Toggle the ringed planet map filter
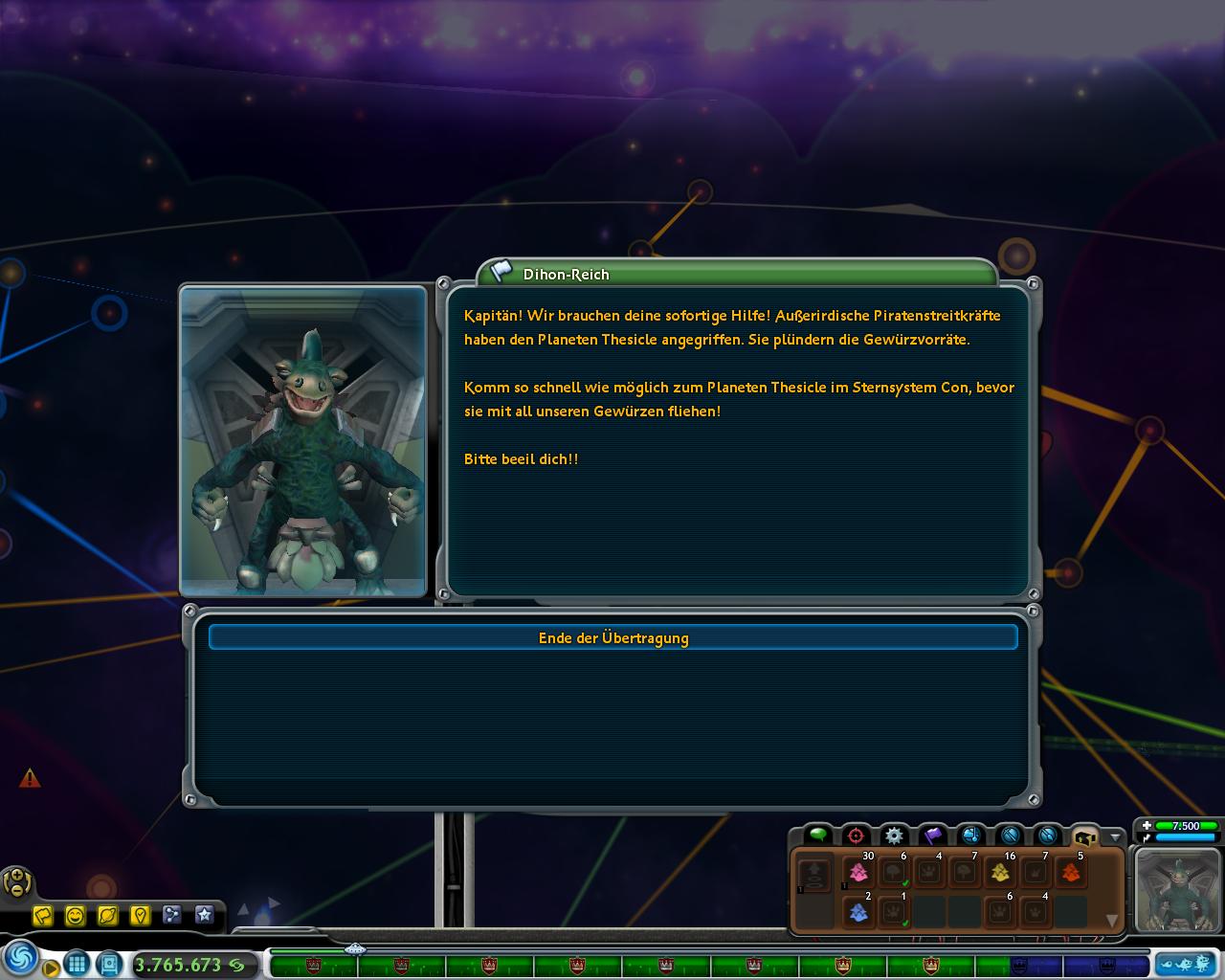This screenshot has height=980, width=1225. tap(107, 916)
